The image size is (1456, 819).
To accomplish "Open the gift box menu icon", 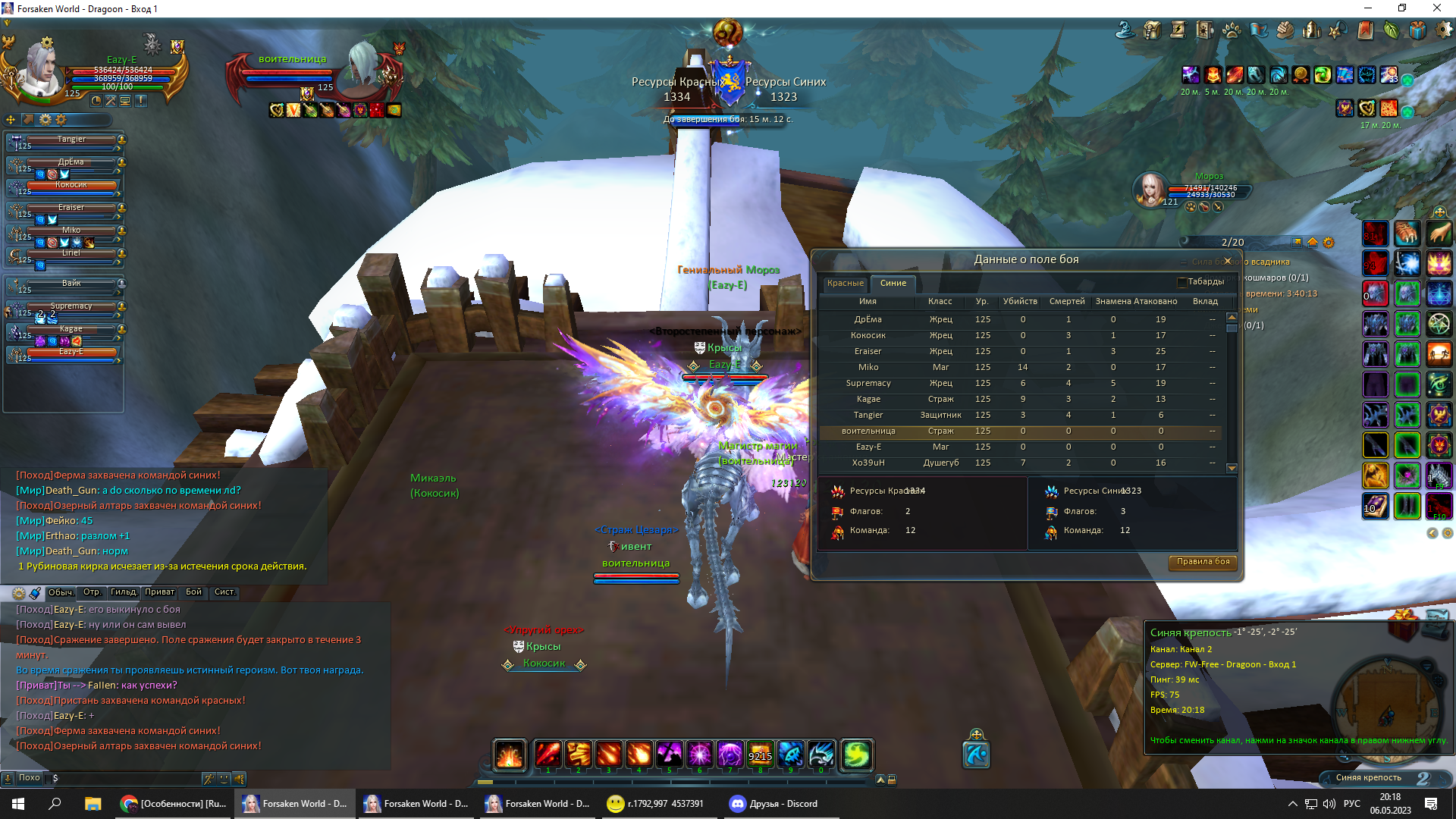I will [x=1417, y=30].
